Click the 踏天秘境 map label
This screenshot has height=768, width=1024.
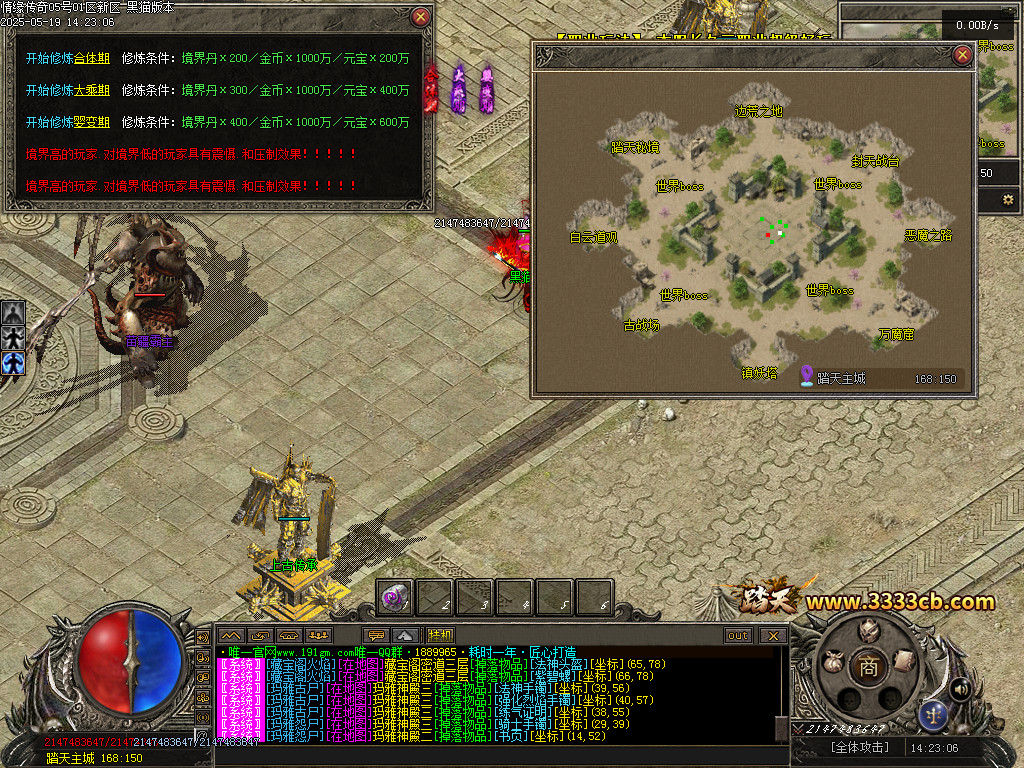click(x=635, y=148)
